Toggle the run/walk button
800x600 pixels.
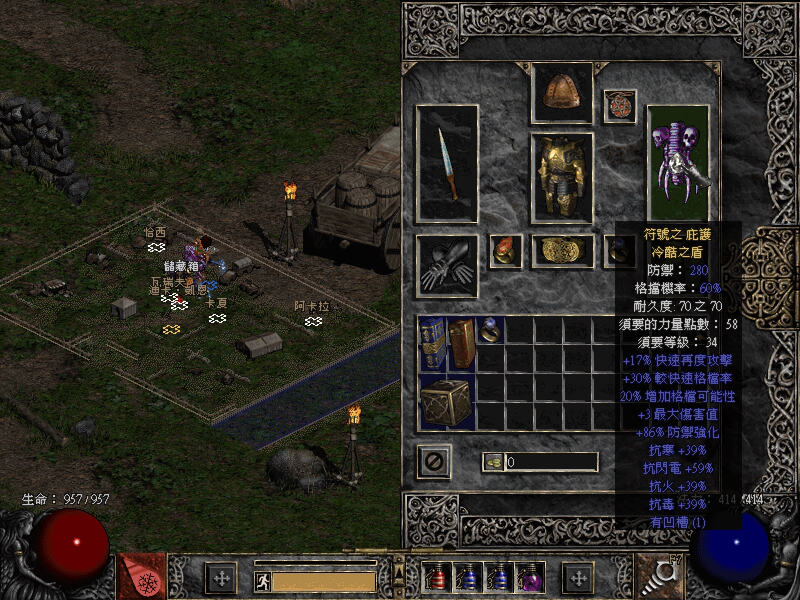[x=261, y=579]
